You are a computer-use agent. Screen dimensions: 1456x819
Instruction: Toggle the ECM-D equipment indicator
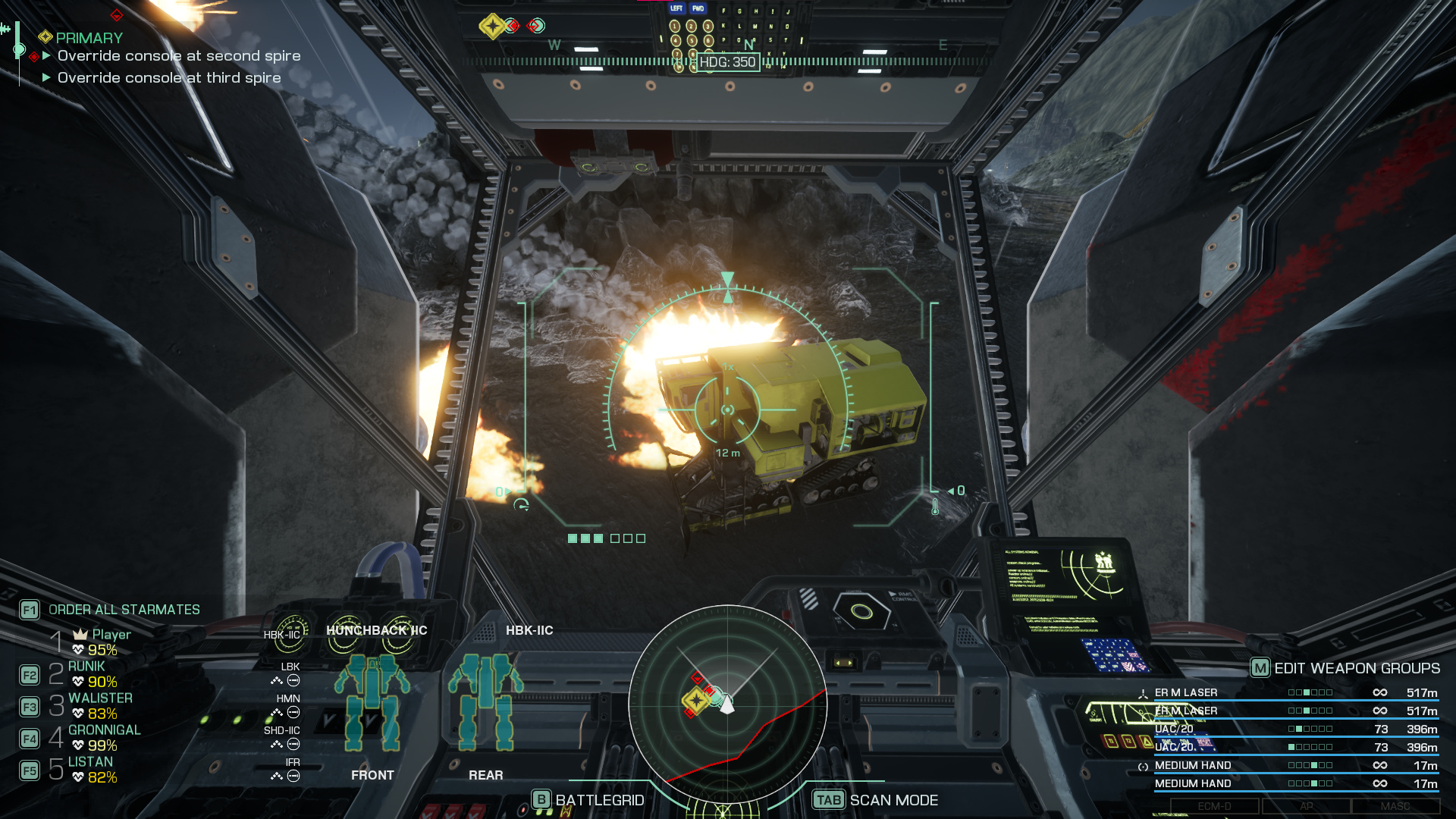point(1214,806)
